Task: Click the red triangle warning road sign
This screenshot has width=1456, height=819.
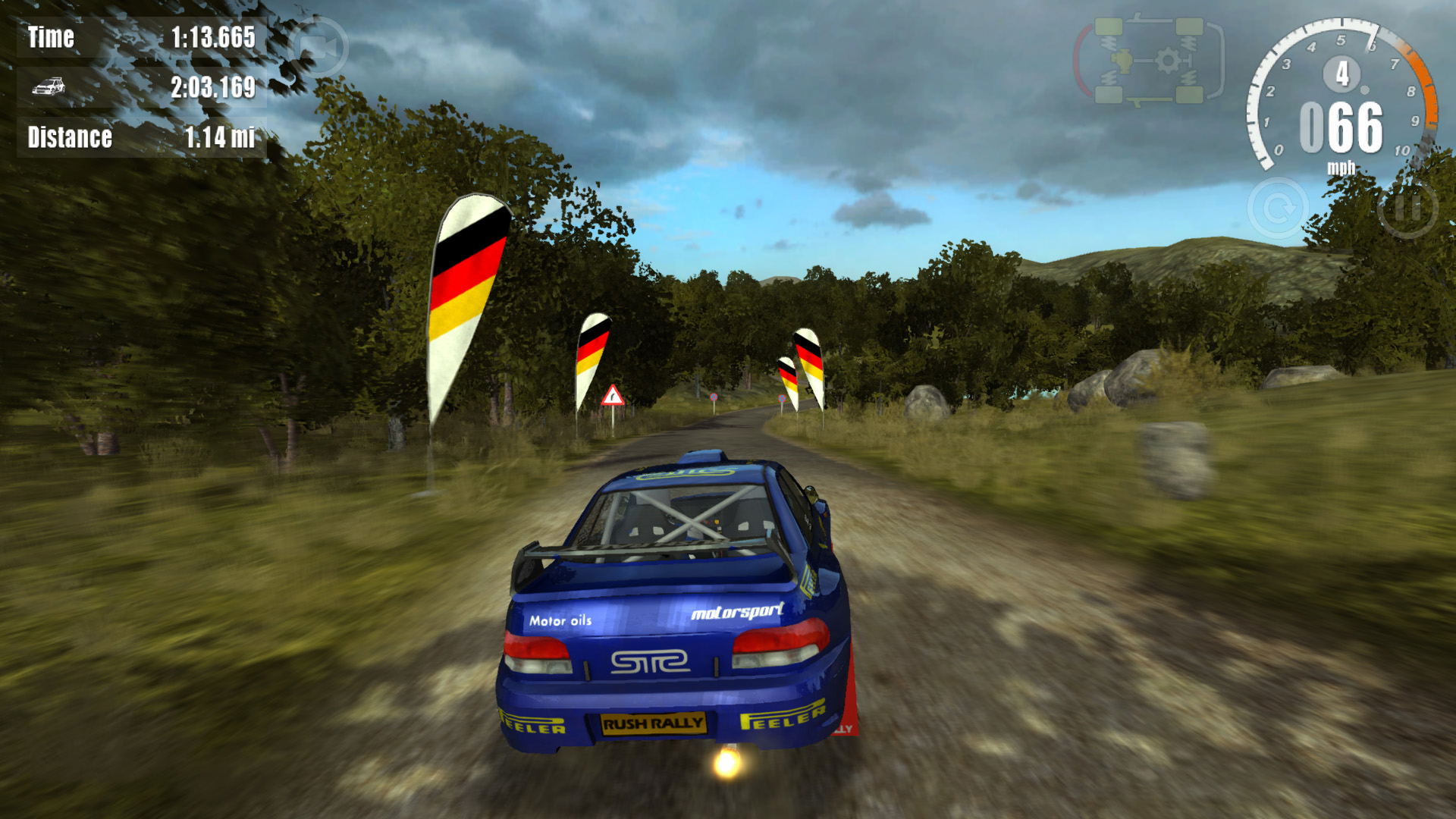Action: point(613,394)
